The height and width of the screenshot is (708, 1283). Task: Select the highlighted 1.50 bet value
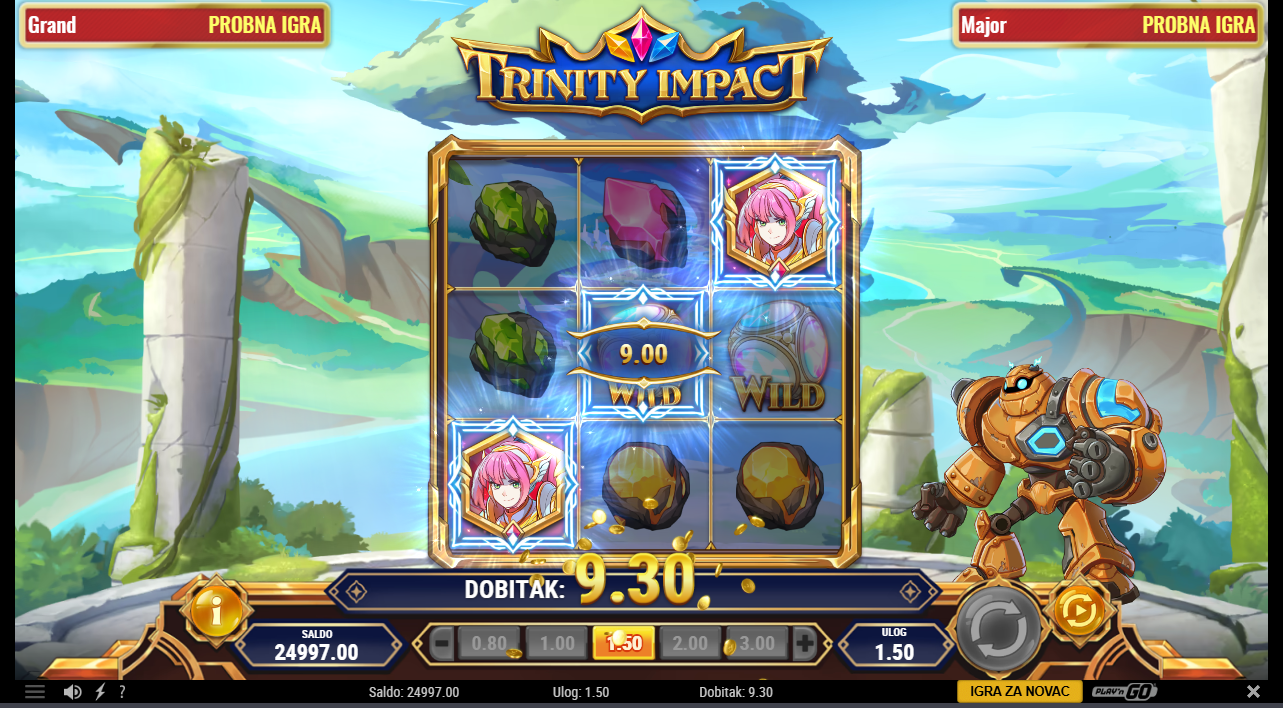tap(624, 644)
